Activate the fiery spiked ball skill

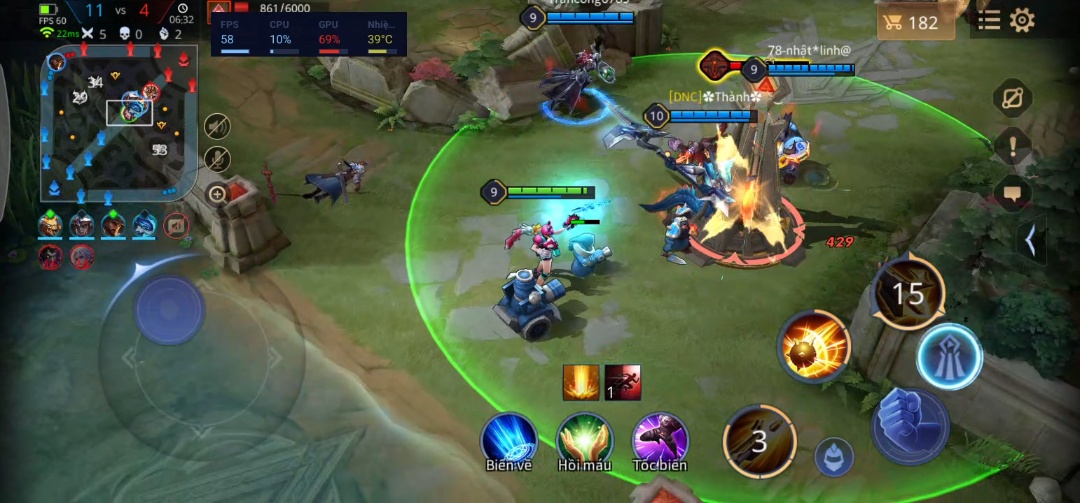(x=814, y=347)
